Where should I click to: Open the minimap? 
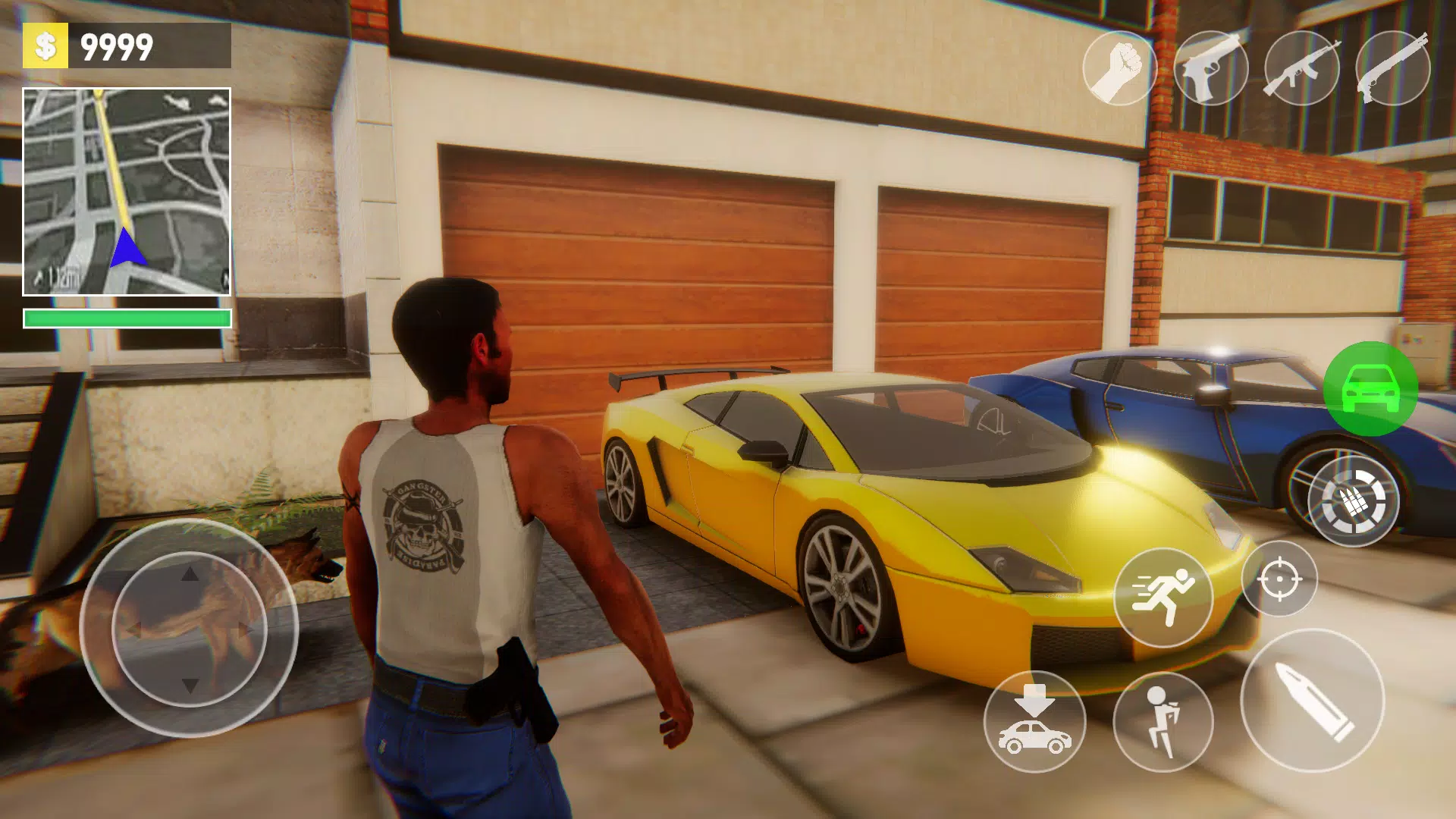pyautogui.click(x=127, y=192)
